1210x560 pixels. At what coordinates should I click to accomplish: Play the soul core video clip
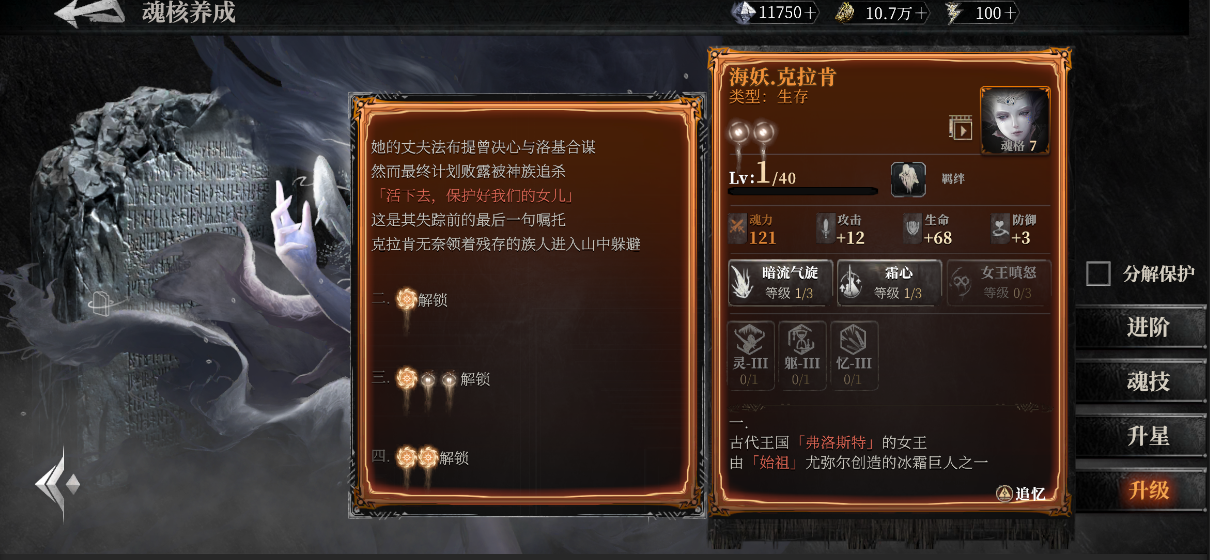(x=960, y=128)
